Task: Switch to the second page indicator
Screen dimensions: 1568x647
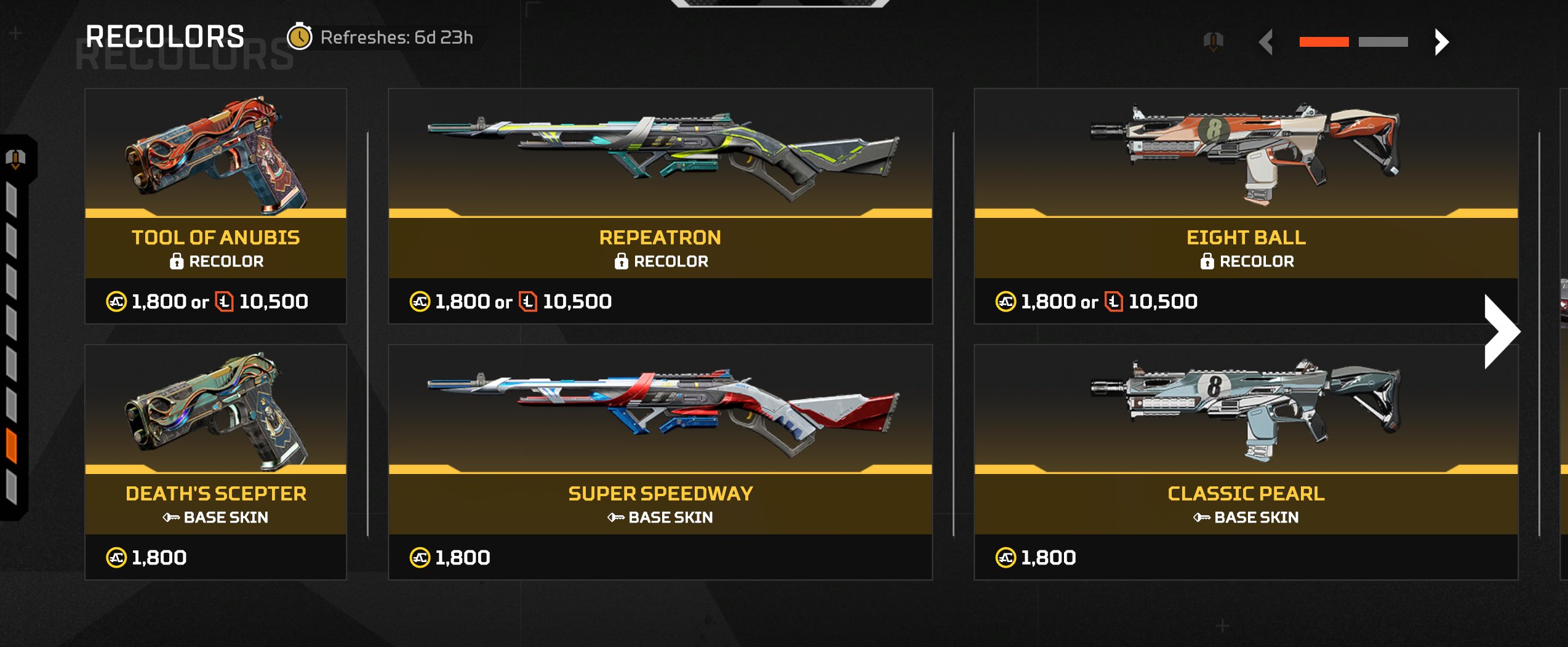Action: point(1383,42)
